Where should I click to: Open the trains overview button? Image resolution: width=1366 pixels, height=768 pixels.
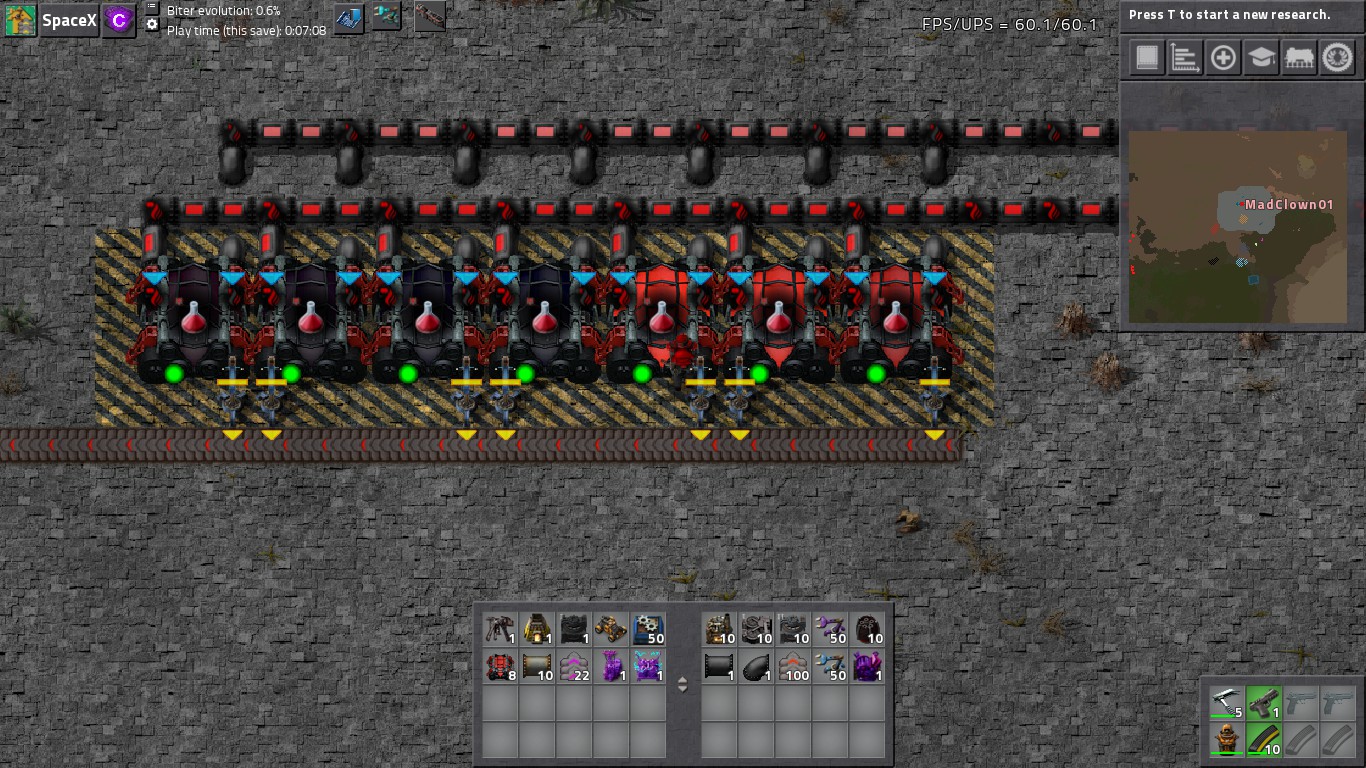(1299, 58)
